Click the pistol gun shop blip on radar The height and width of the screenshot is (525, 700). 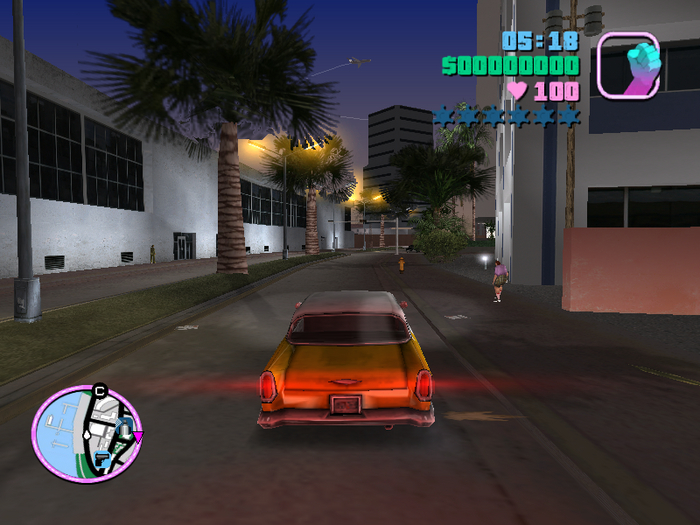(x=103, y=458)
